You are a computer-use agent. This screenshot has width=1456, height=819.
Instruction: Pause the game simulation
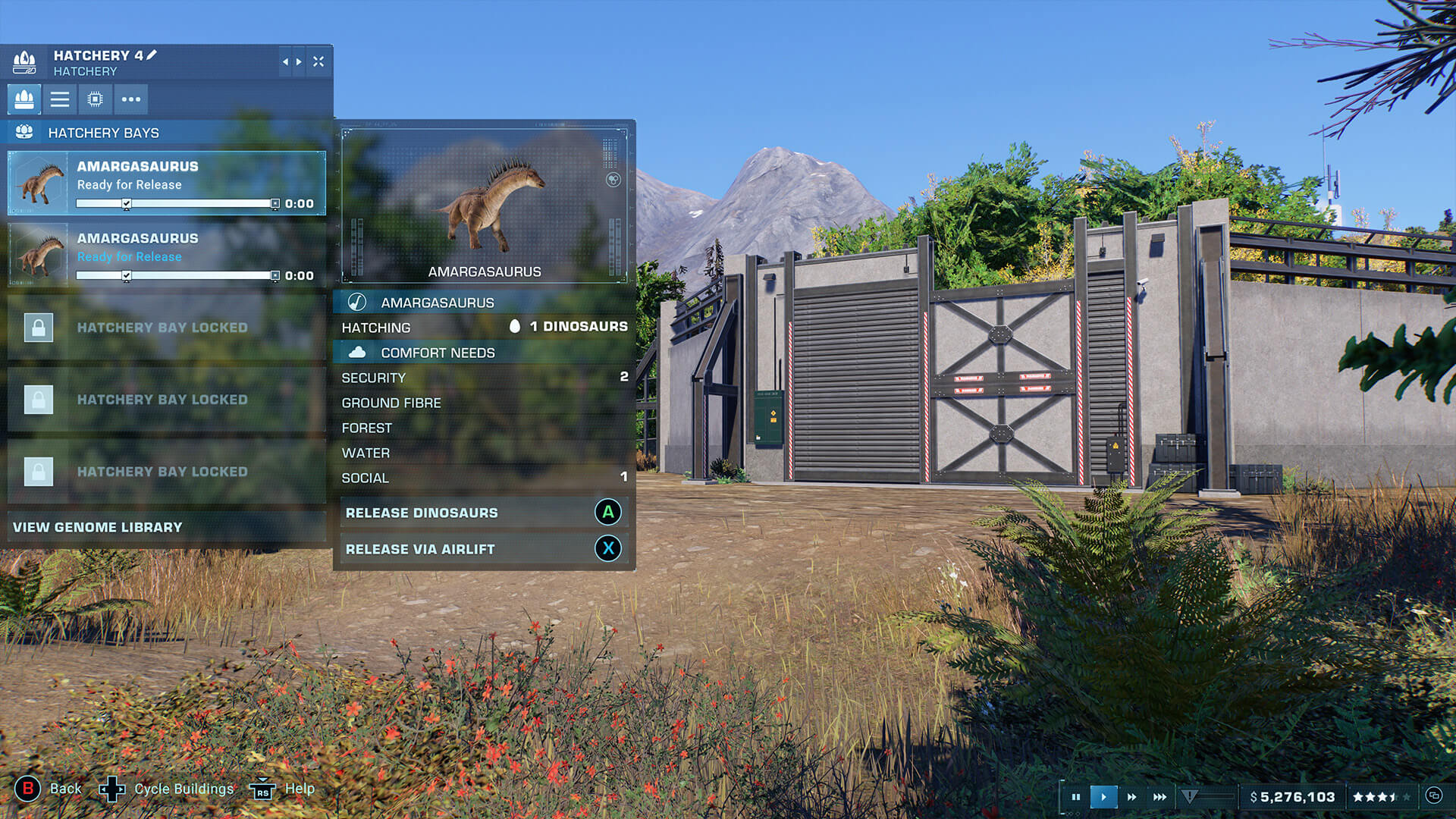tap(1075, 796)
